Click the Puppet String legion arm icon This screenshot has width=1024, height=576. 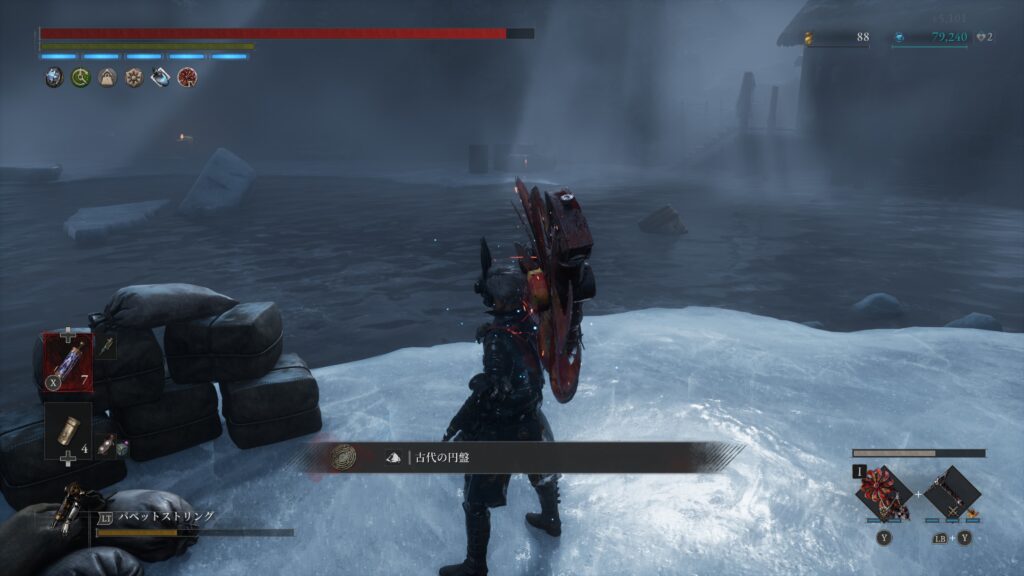[73, 508]
